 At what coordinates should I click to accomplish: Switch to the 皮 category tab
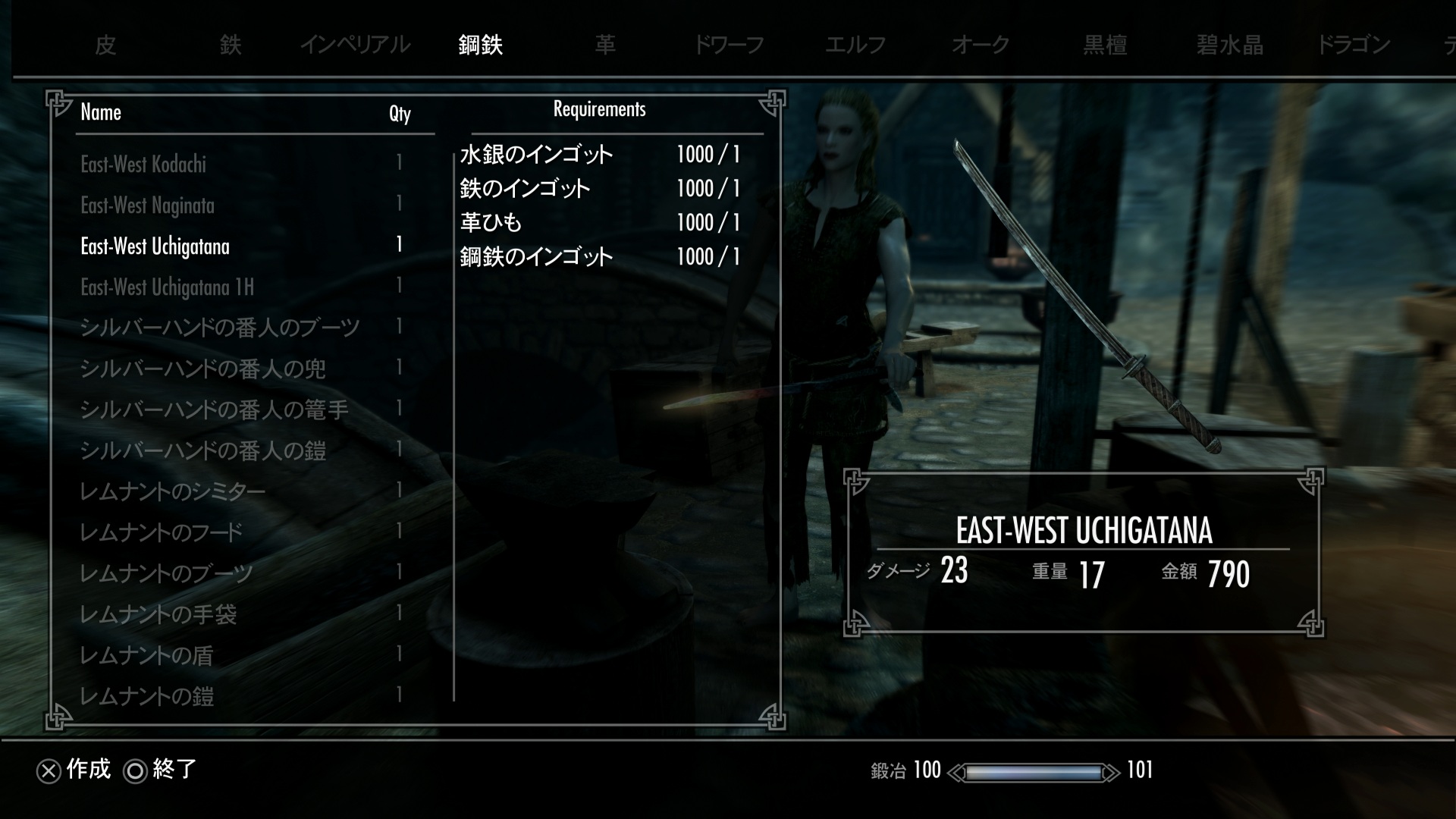click(105, 45)
